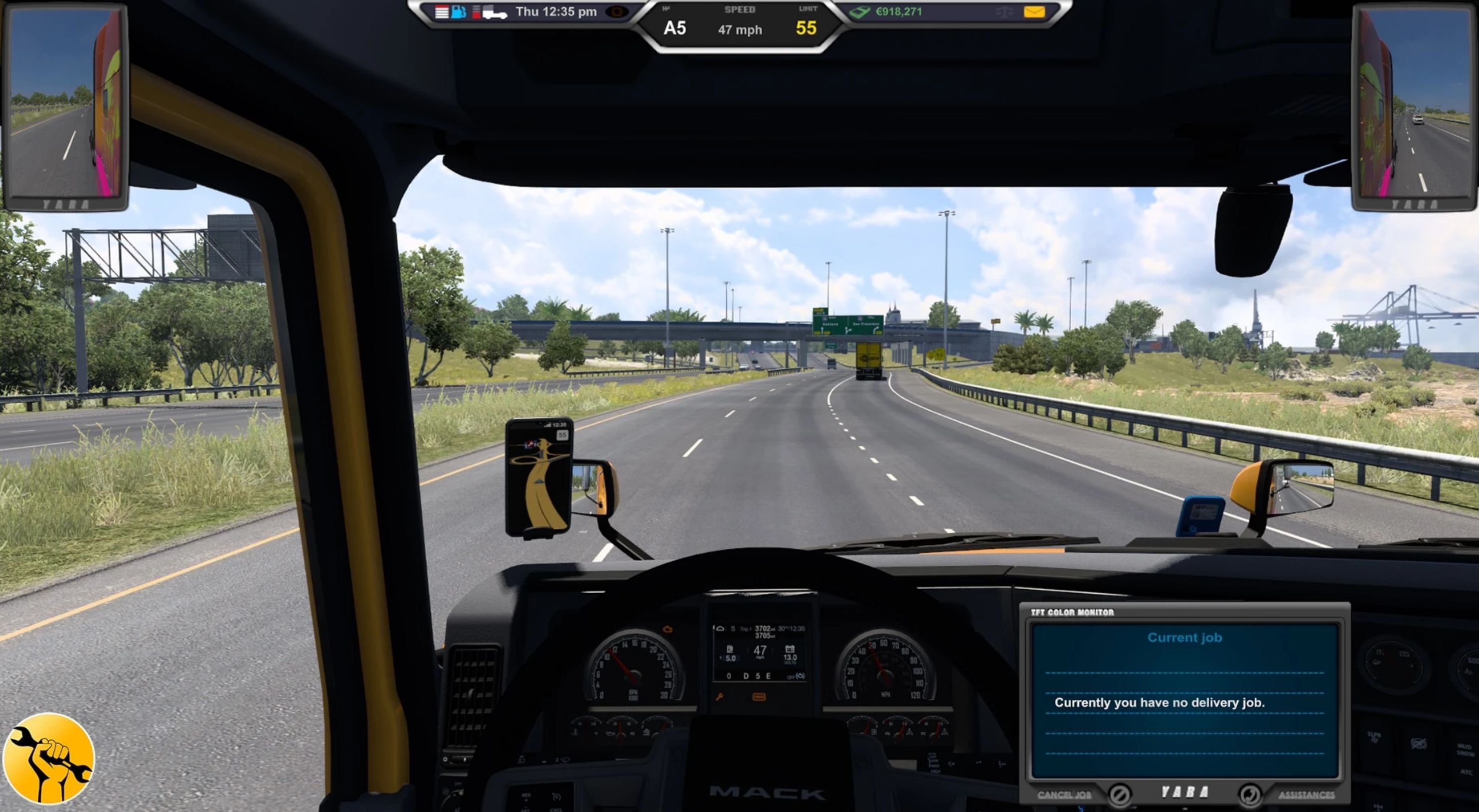
Task: Click the rest fatigue eye indicator
Action: coord(617,12)
